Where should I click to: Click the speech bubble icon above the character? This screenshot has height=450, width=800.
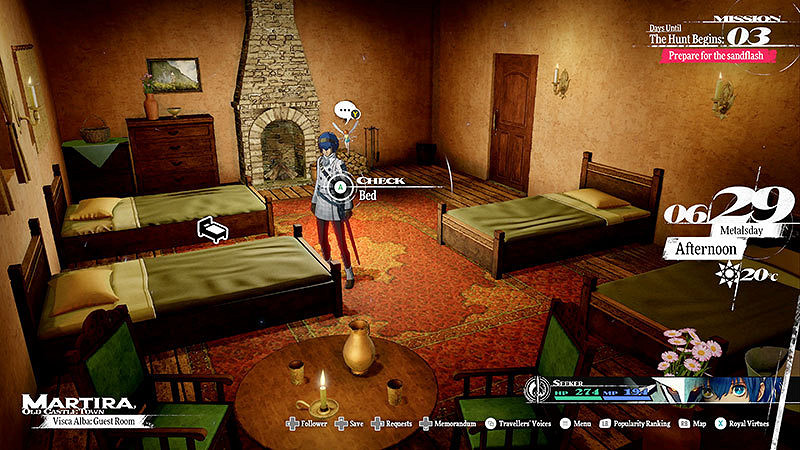[x=345, y=112]
